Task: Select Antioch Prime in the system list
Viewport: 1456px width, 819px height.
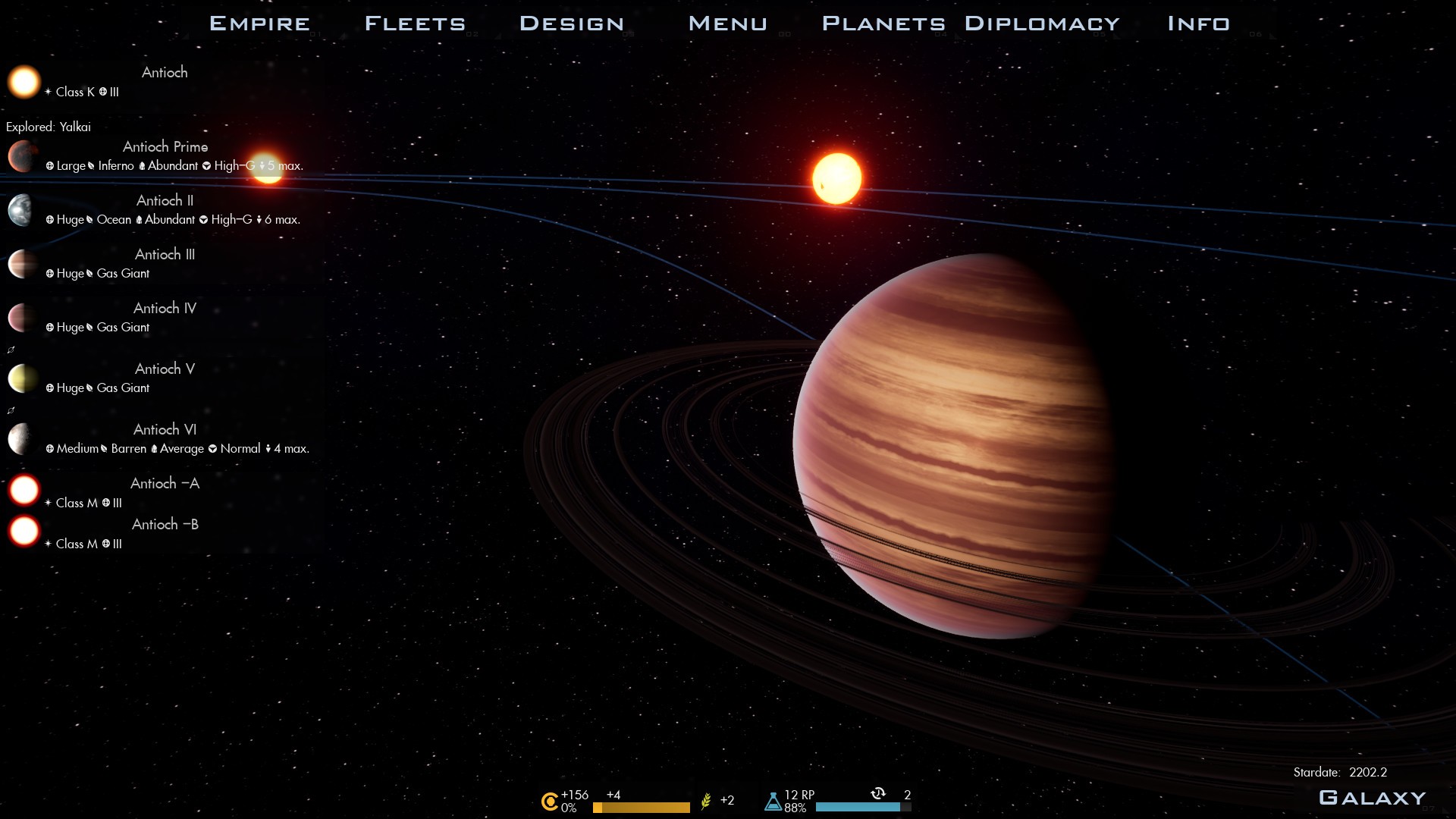Action: 165,147
